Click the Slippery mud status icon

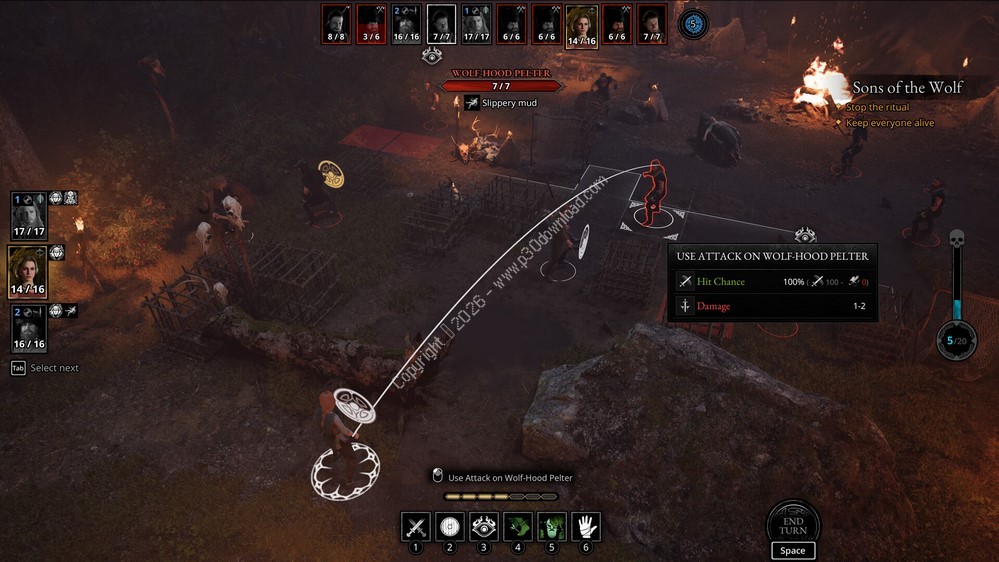tap(471, 102)
